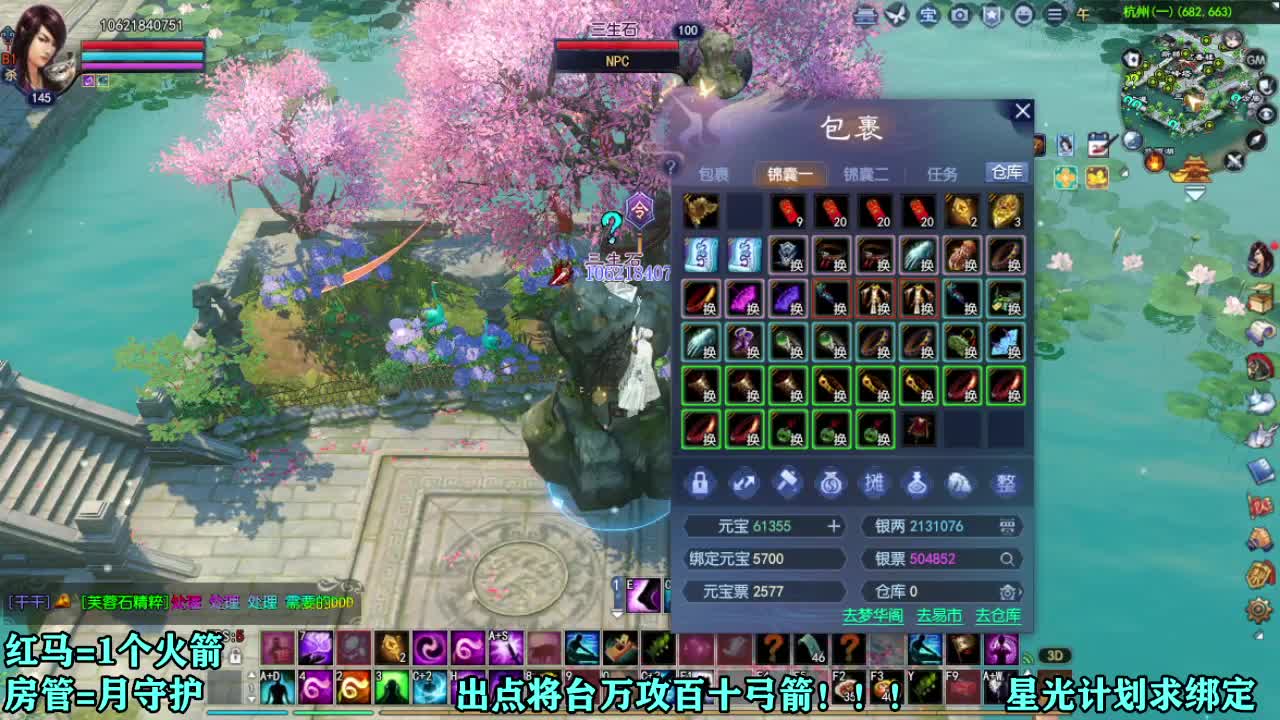Click the butterfly icon in the top toolbar
The height and width of the screenshot is (720, 1280).
pyautogui.click(x=895, y=16)
